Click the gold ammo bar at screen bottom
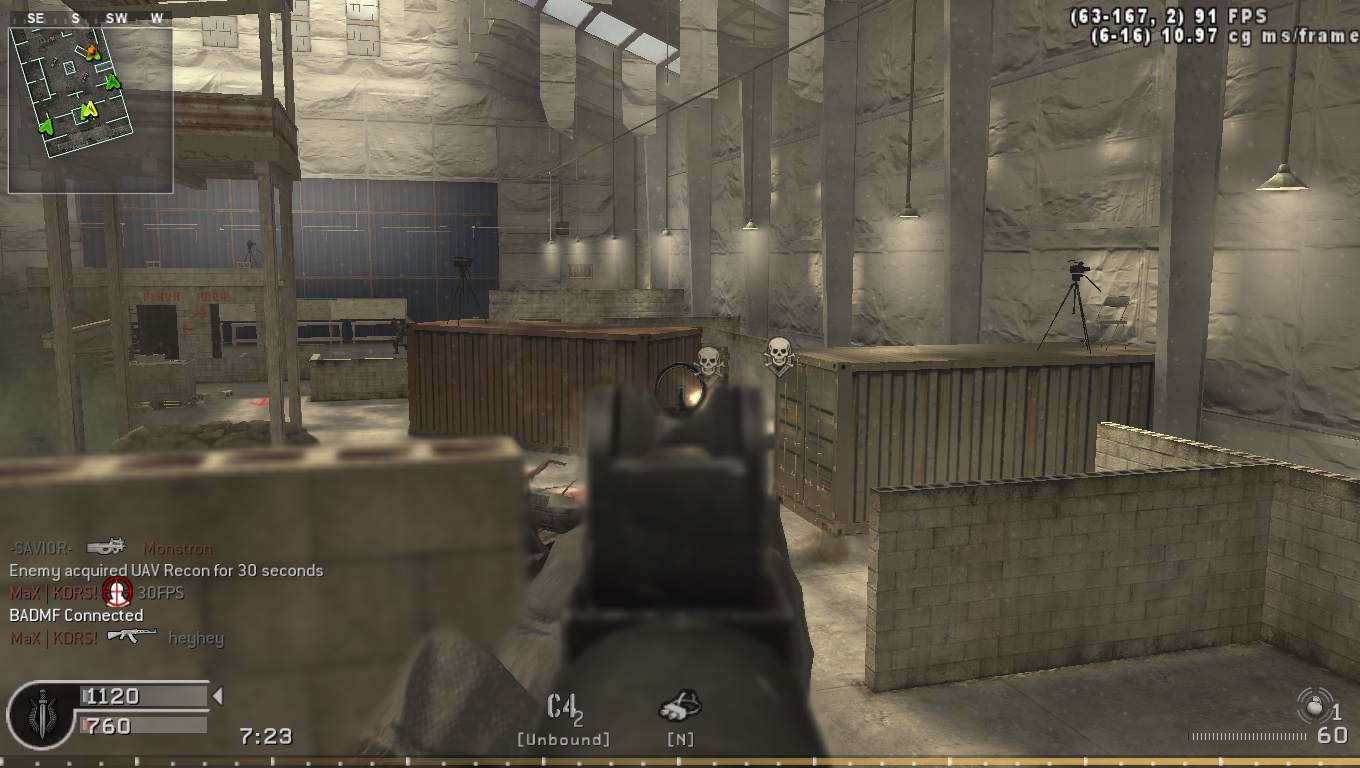1360x768 pixels. point(680,763)
